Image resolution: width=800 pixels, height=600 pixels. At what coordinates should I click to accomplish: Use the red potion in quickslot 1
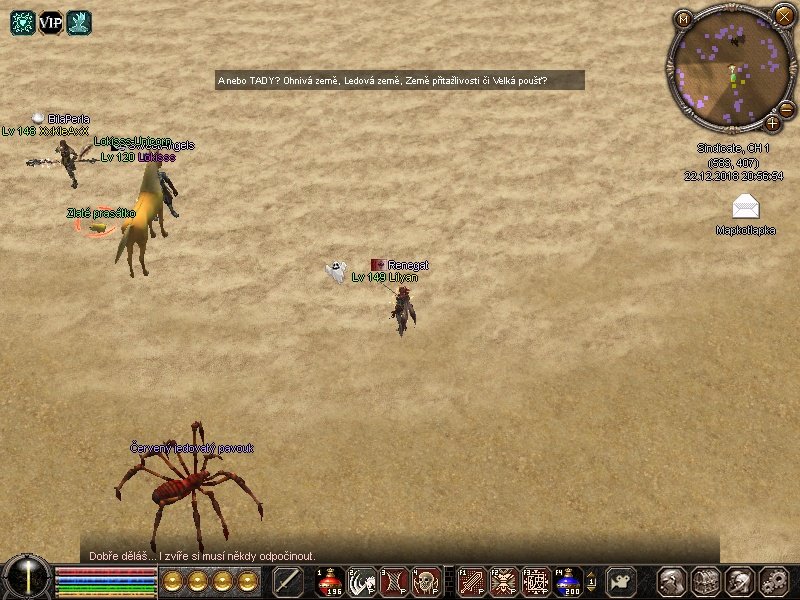tap(331, 581)
